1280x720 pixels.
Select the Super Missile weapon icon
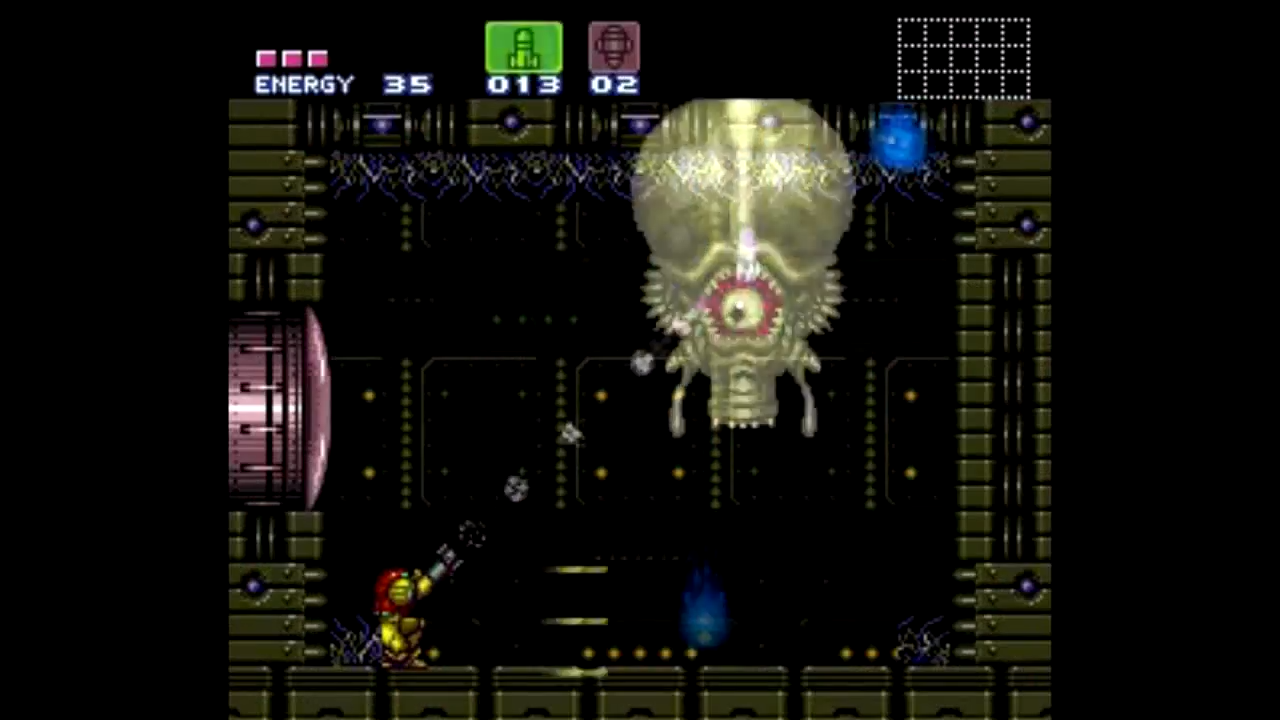[x=613, y=45]
